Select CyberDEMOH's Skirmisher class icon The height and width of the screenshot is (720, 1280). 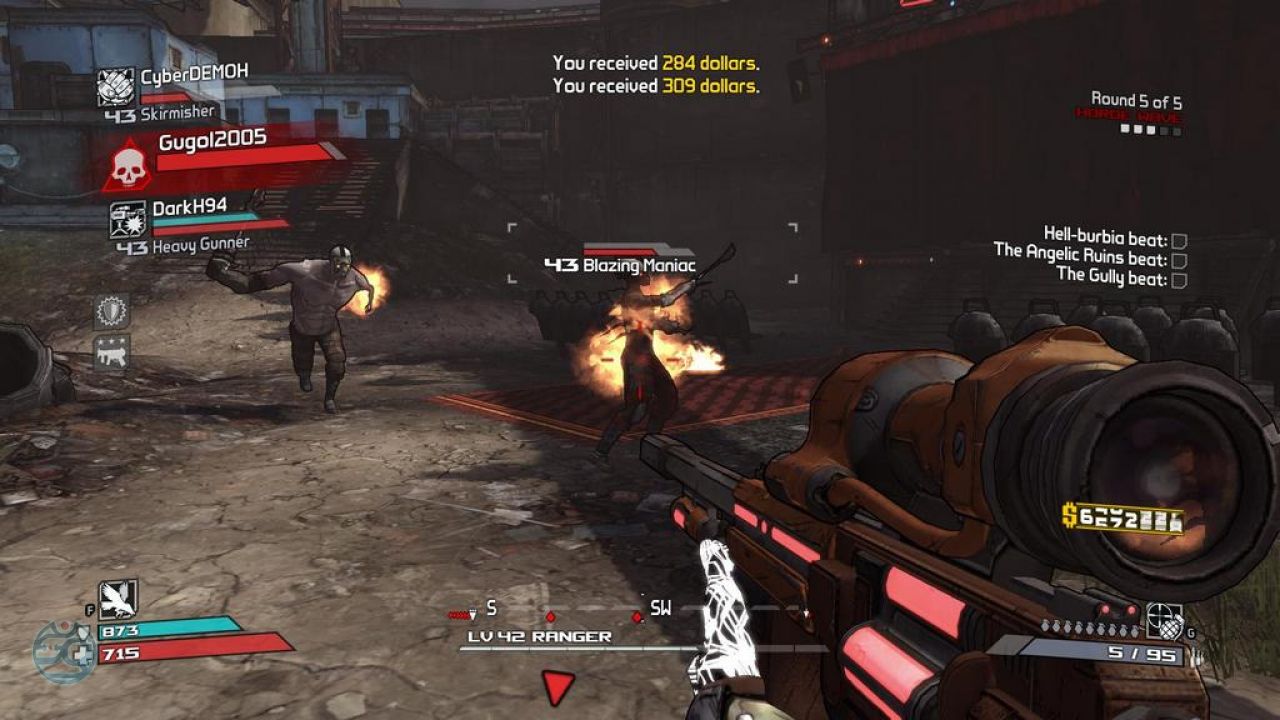(116, 87)
